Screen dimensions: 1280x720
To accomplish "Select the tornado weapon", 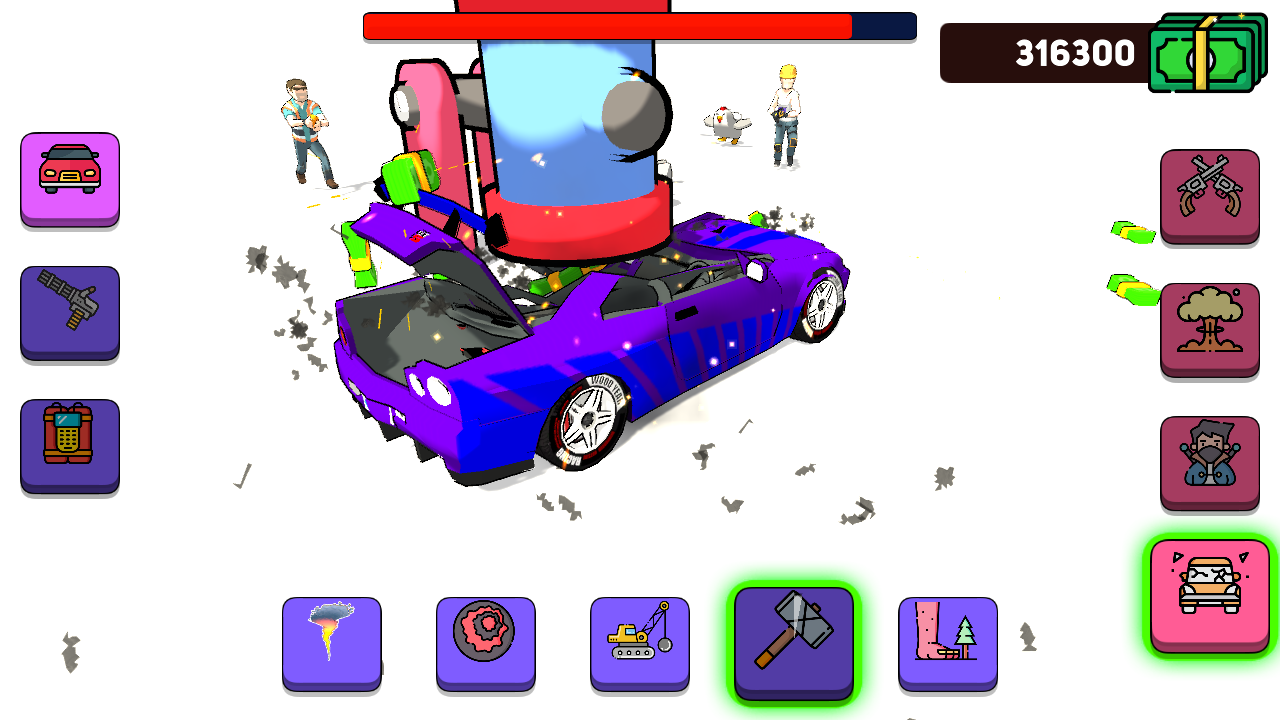I will click(332, 642).
